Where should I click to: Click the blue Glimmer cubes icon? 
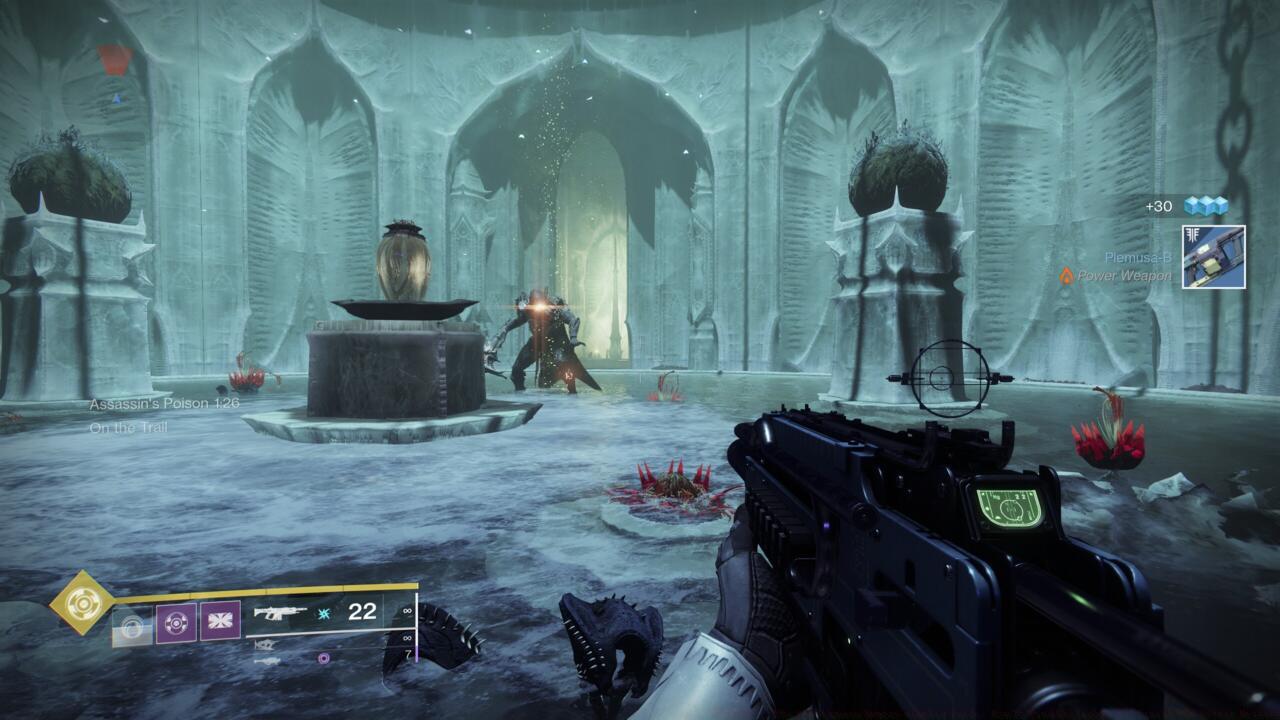pyautogui.click(x=1205, y=205)
